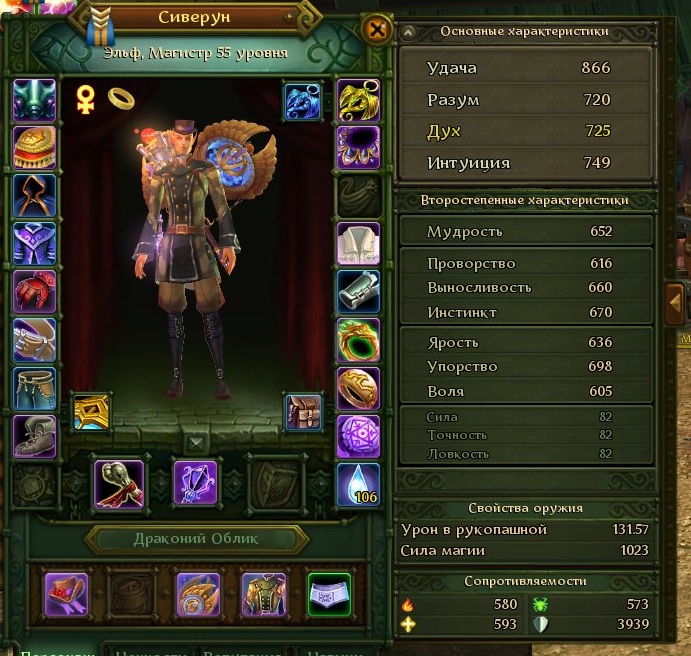Click the gold wedding ring icon
691x656 pixels.
121,97
